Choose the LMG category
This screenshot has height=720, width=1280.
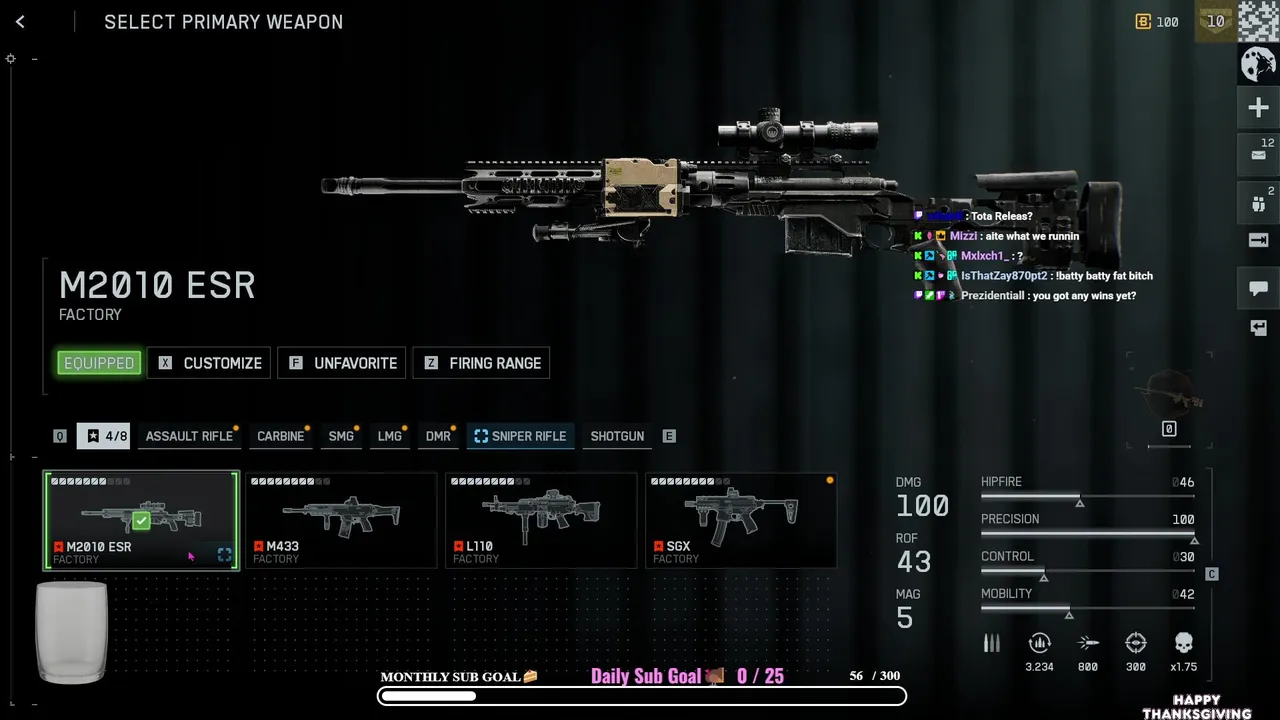coord(390,436)
